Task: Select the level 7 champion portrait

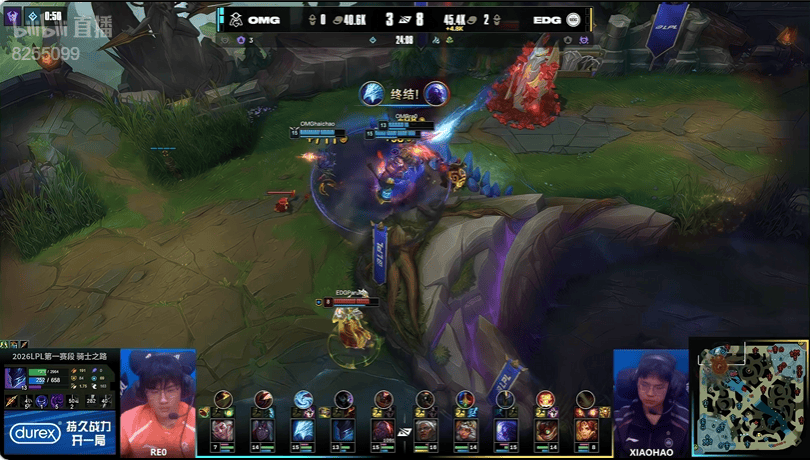Action: click(222, 431)
